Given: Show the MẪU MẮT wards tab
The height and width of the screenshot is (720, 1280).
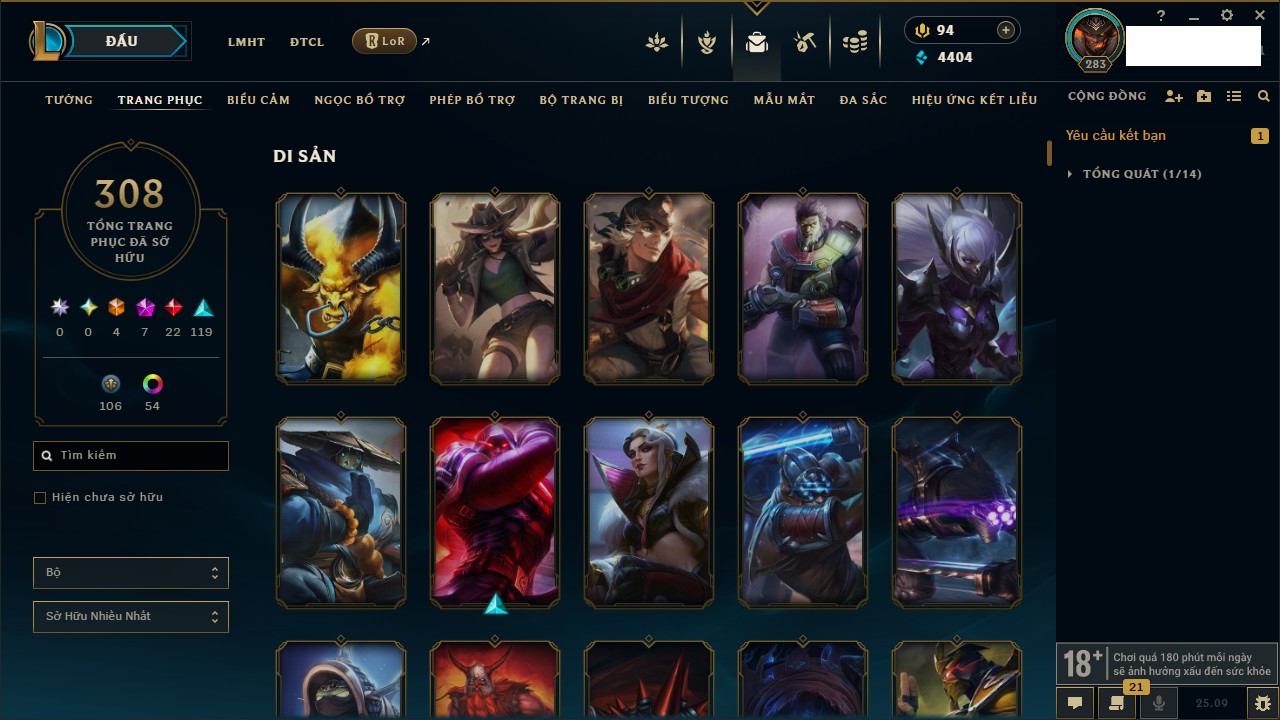Looking at the screenshot, I should 784,100.
